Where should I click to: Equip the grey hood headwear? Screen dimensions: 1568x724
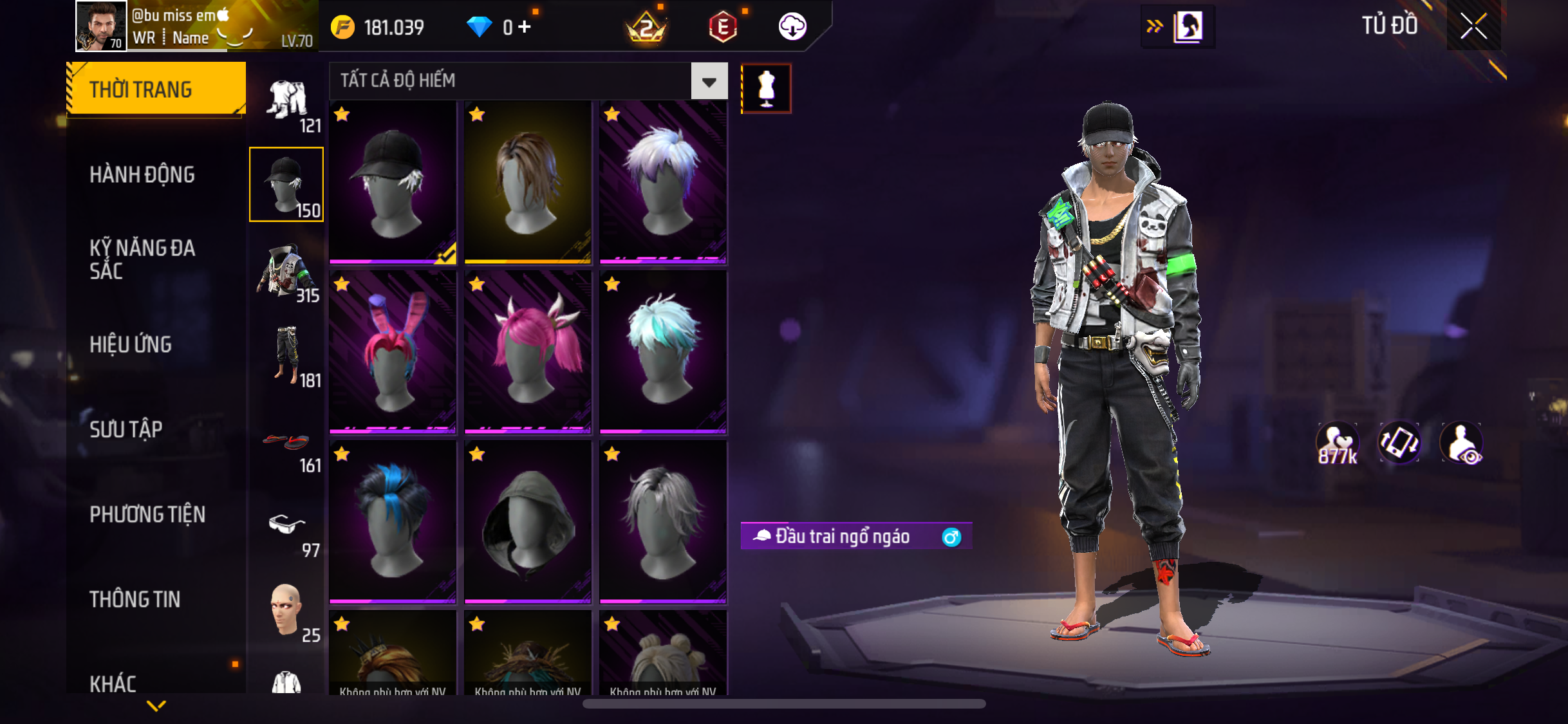click(x=528, y=522)
